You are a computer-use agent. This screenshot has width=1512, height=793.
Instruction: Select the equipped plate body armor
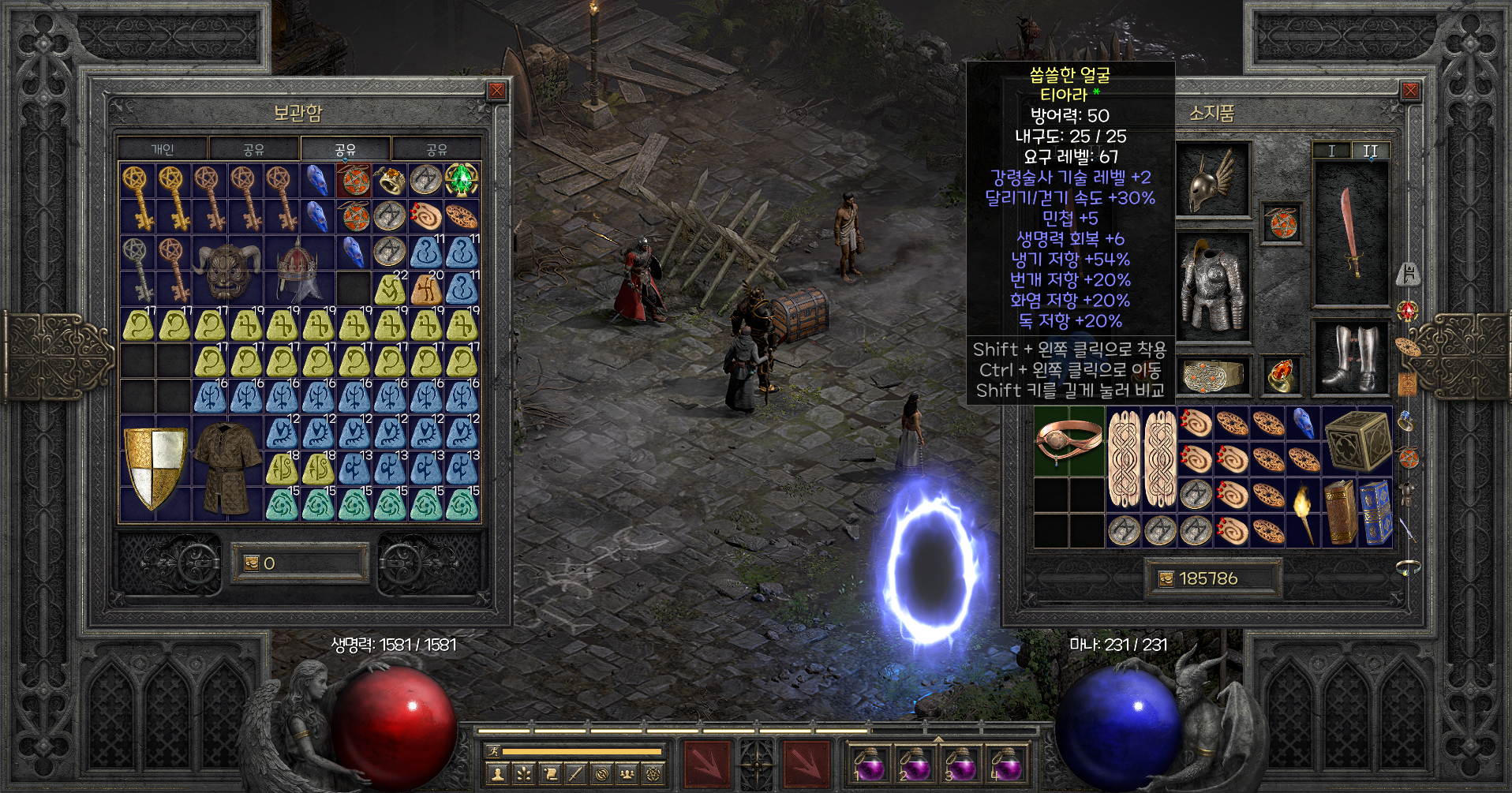click(1212, 286)
